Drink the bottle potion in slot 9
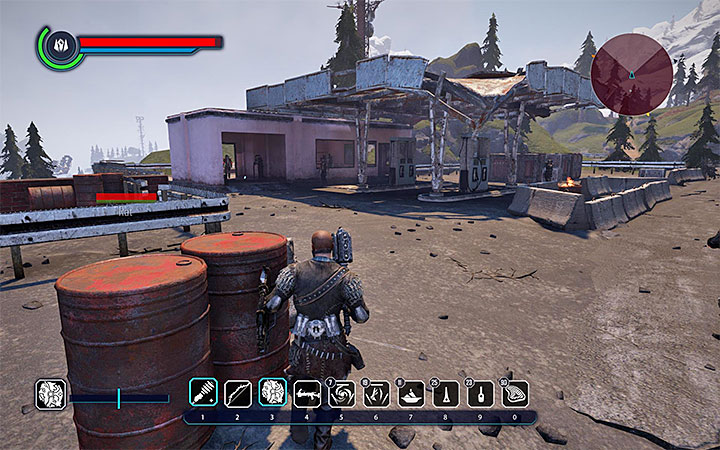The height and width of the screenshot is (450, 720). pos(481,393)
